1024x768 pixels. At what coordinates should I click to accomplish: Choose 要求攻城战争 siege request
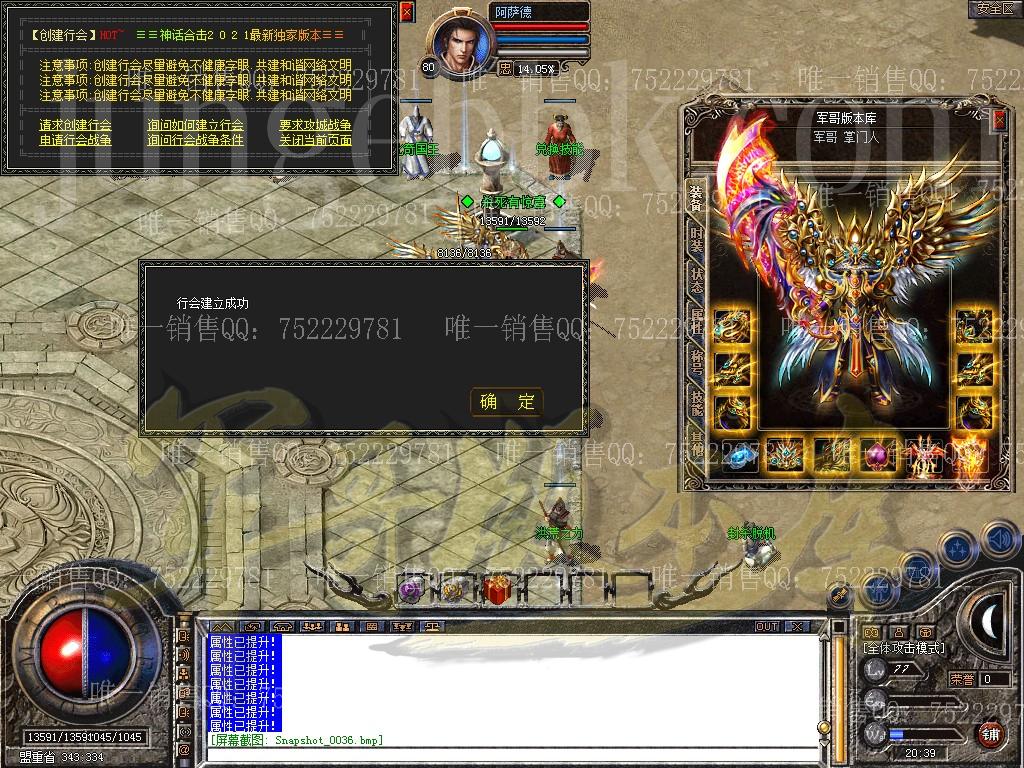click(x=315, y=125)
